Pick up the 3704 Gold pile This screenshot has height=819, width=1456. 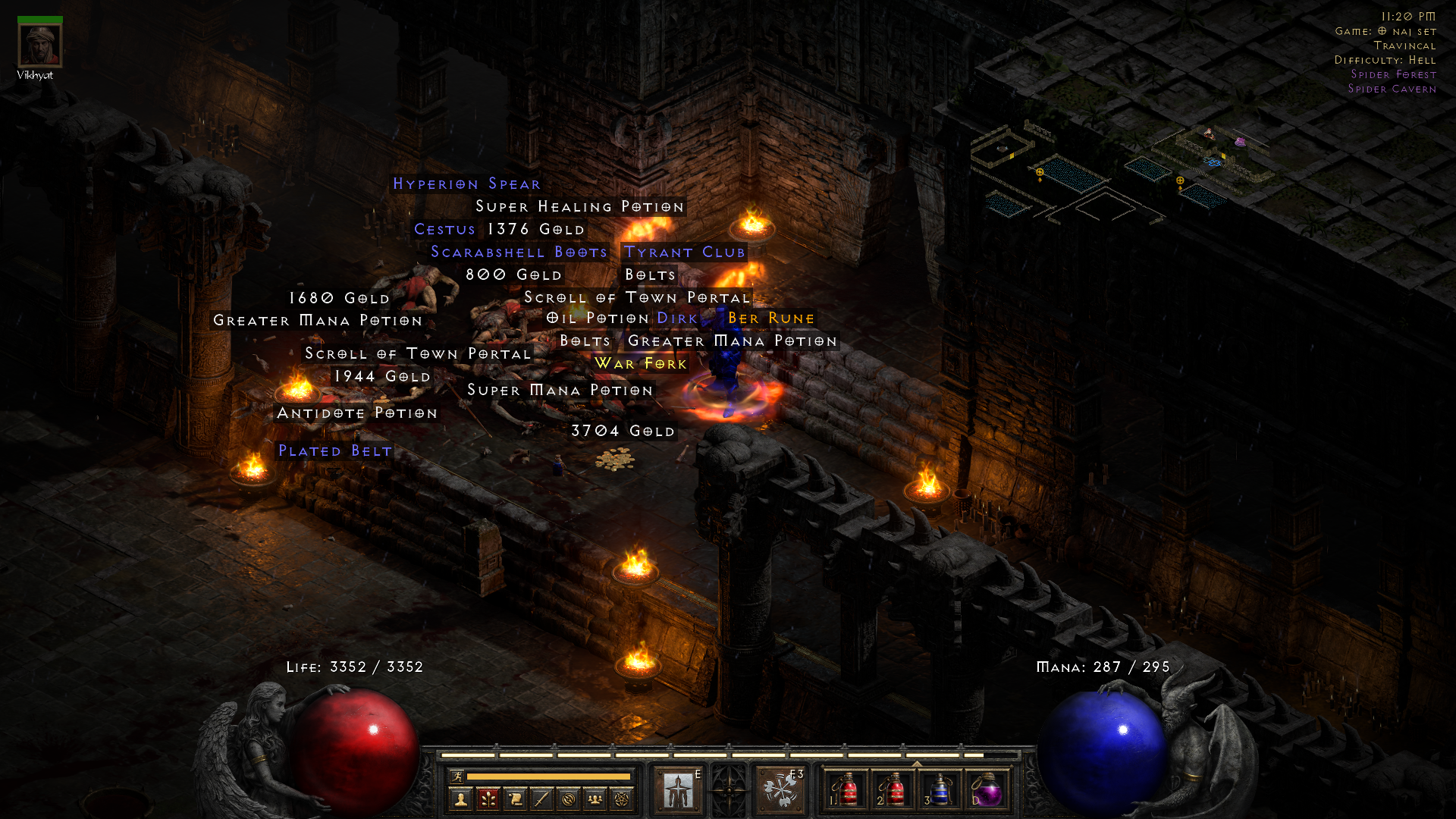tap(623, 431)
